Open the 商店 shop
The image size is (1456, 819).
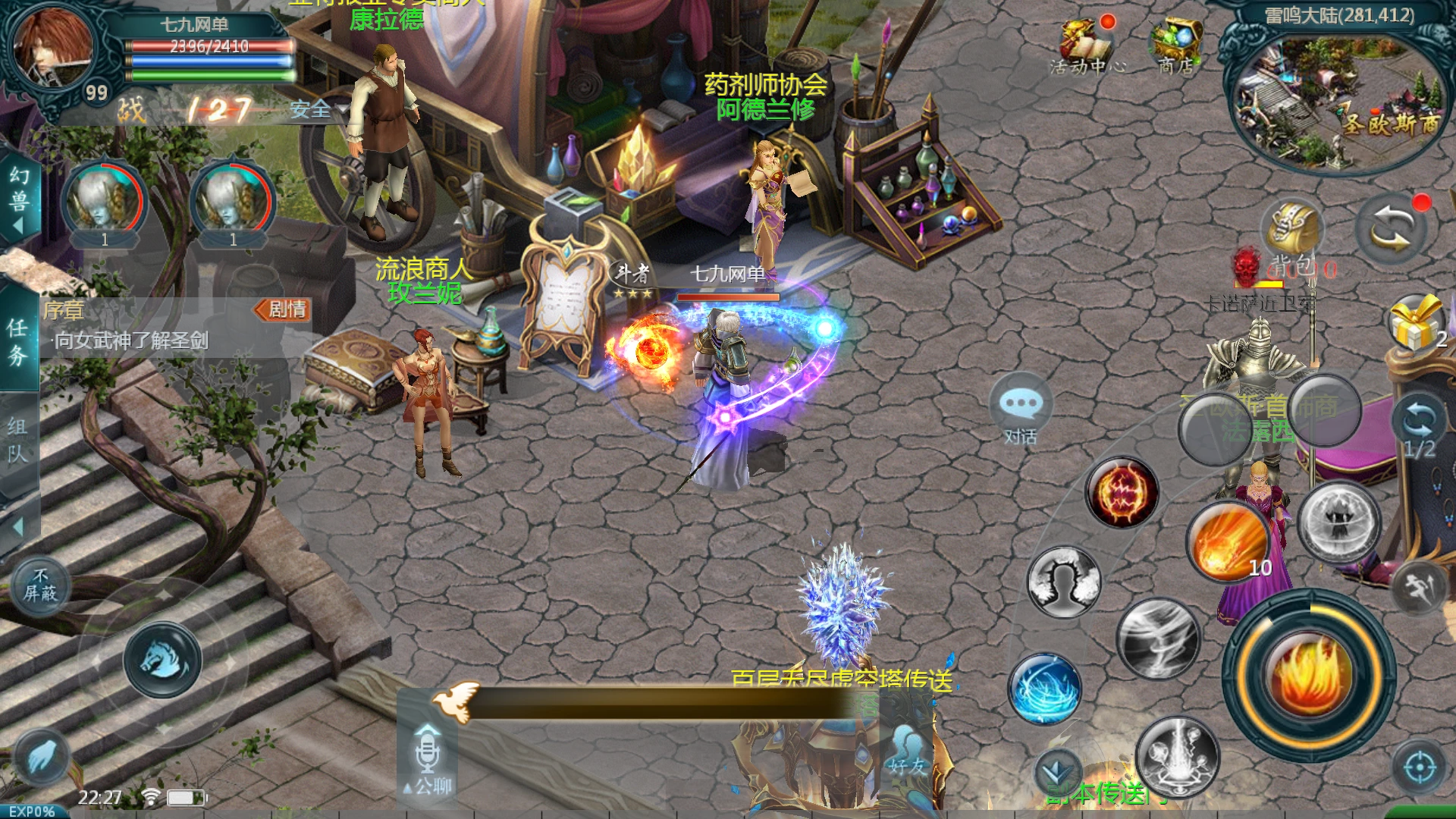1175,45
